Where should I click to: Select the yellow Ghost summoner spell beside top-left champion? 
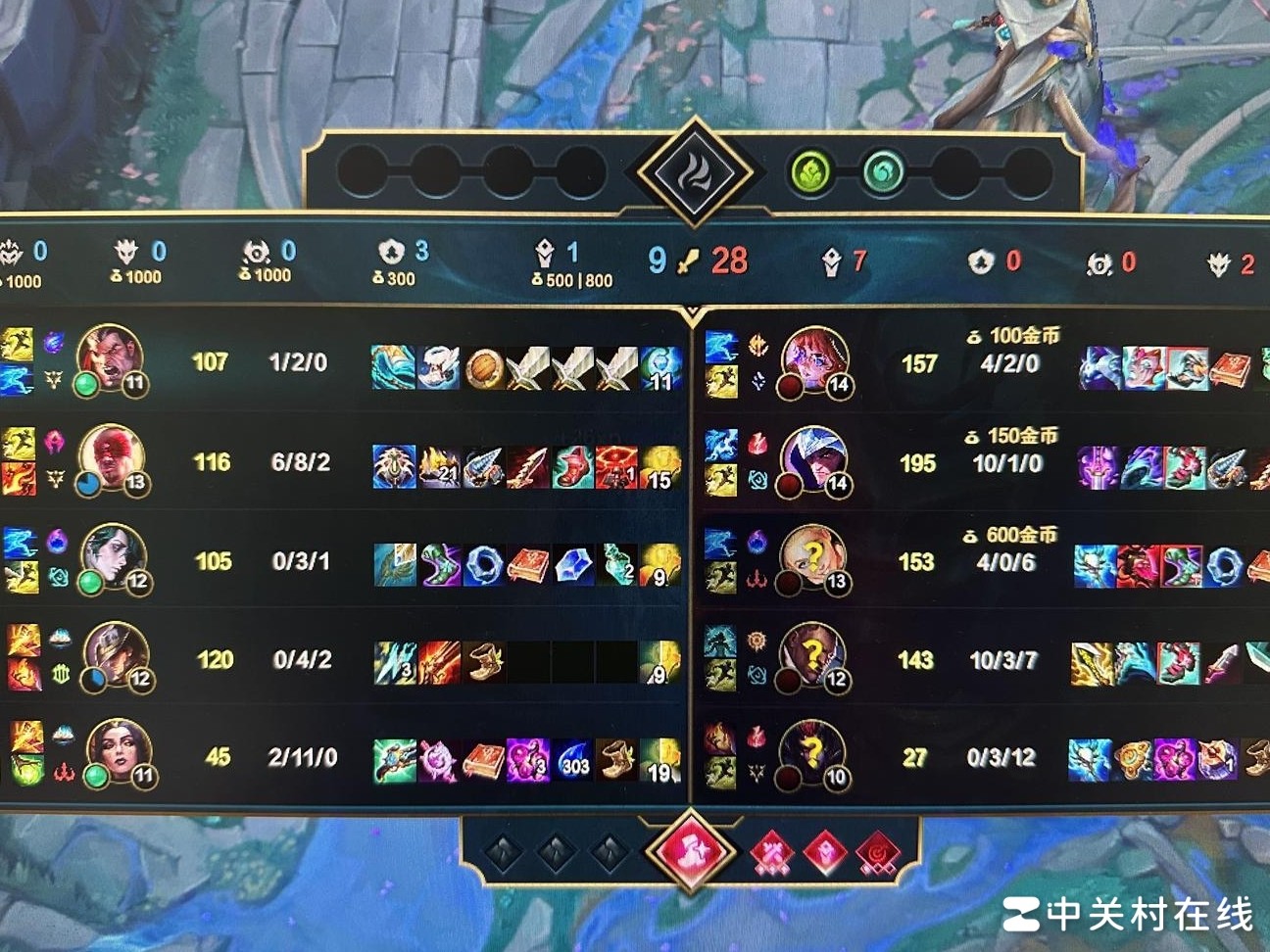[18, 343]
